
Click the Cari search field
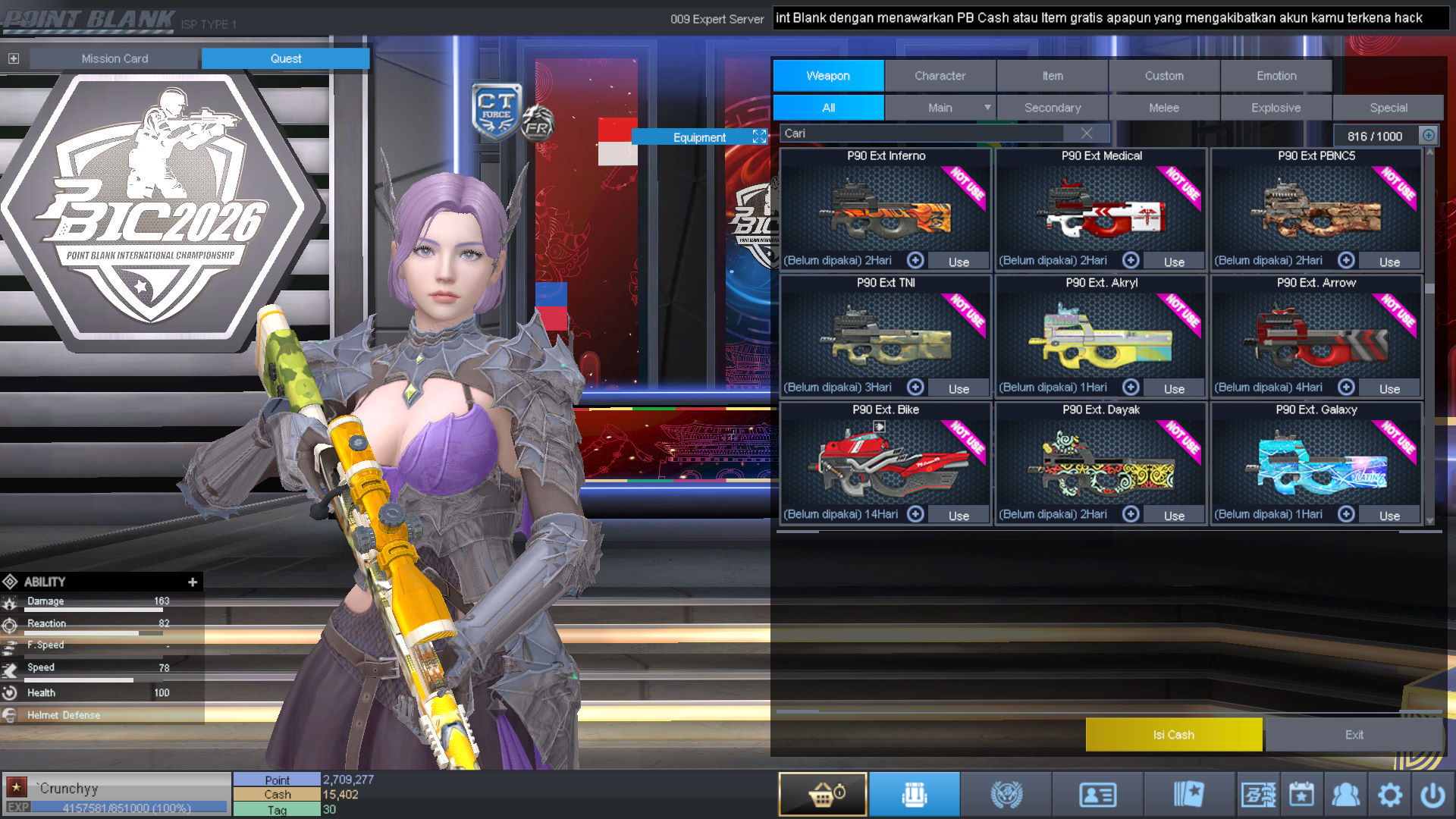(x=921, y=133)
